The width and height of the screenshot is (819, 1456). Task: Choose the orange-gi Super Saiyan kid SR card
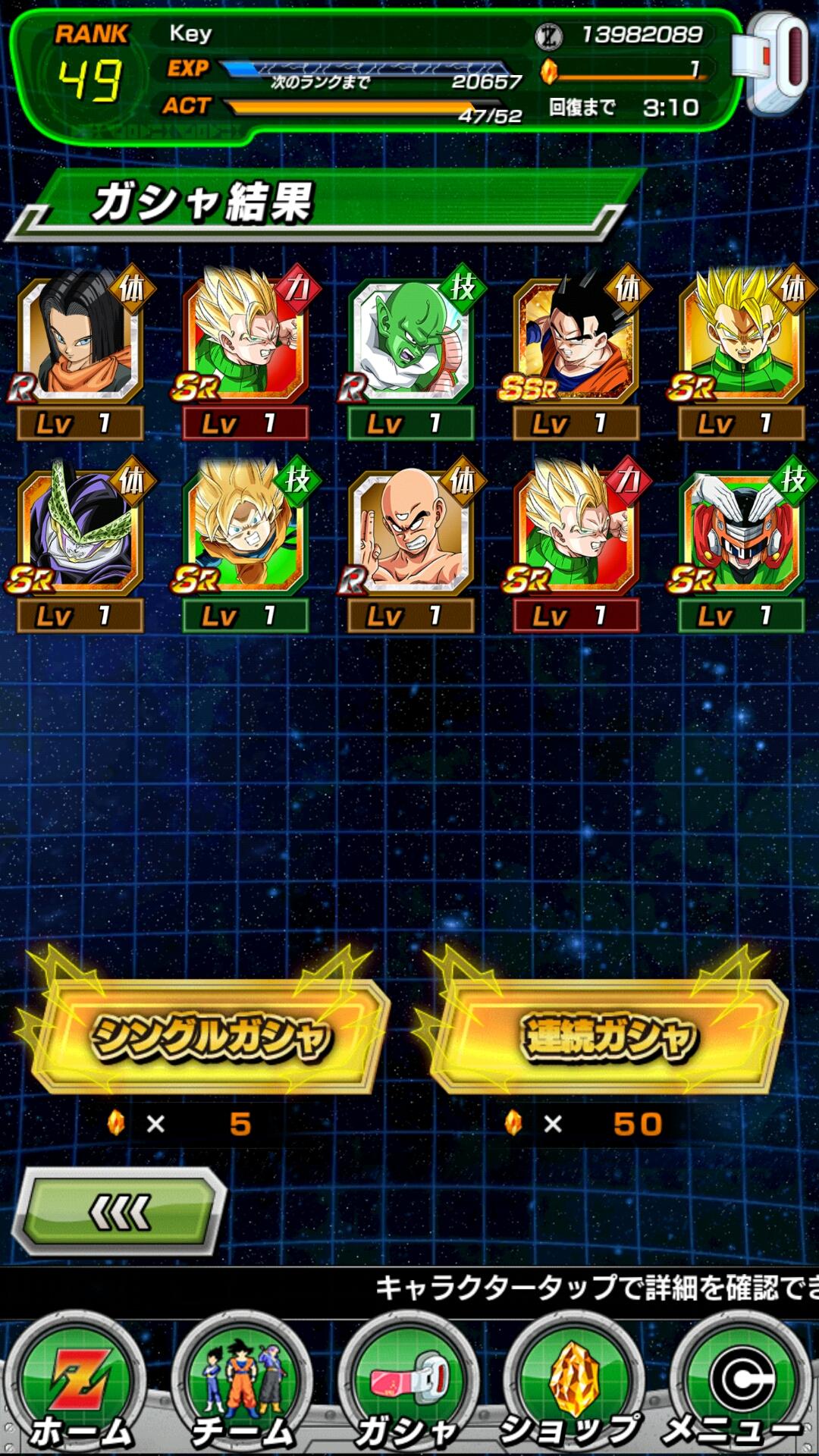pyautogui.click(x=245, y=529)
